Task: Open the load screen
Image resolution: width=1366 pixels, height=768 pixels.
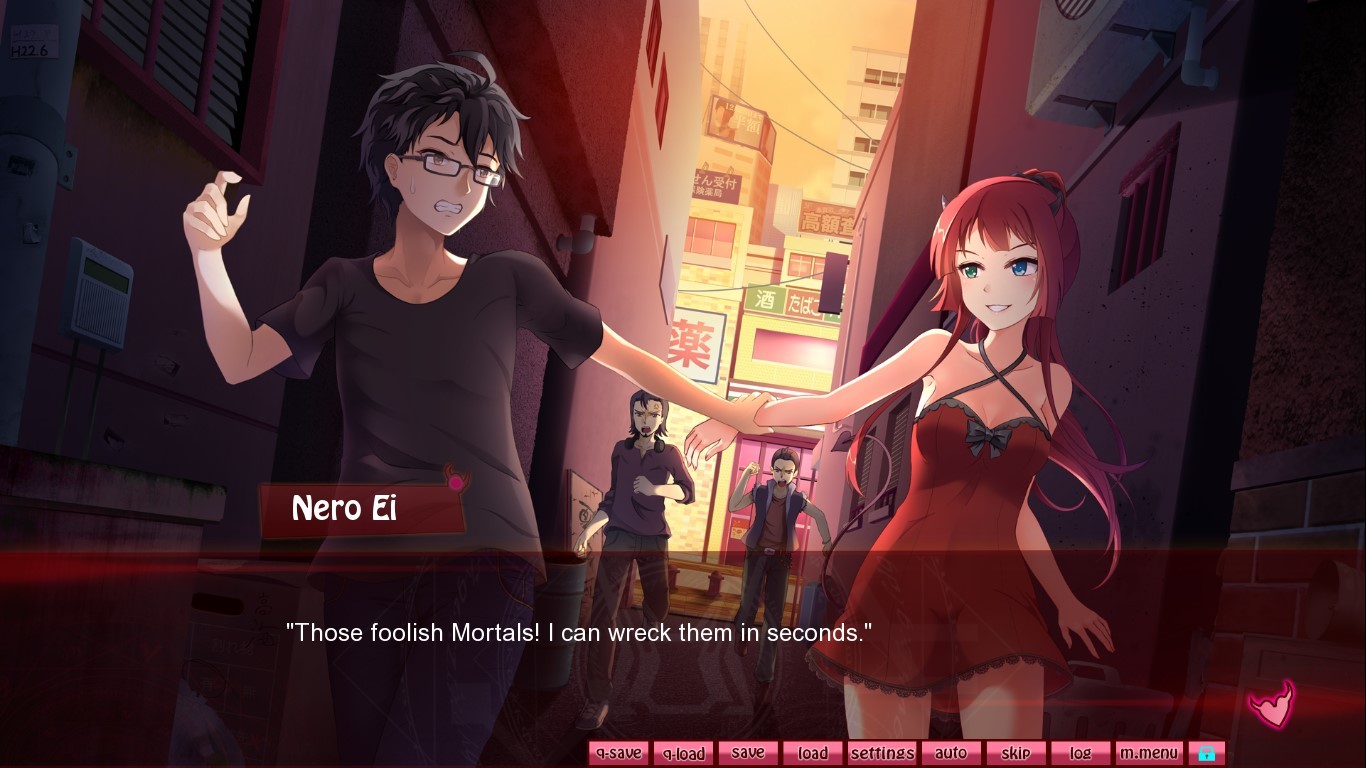Action: click(x=812, y=753)
